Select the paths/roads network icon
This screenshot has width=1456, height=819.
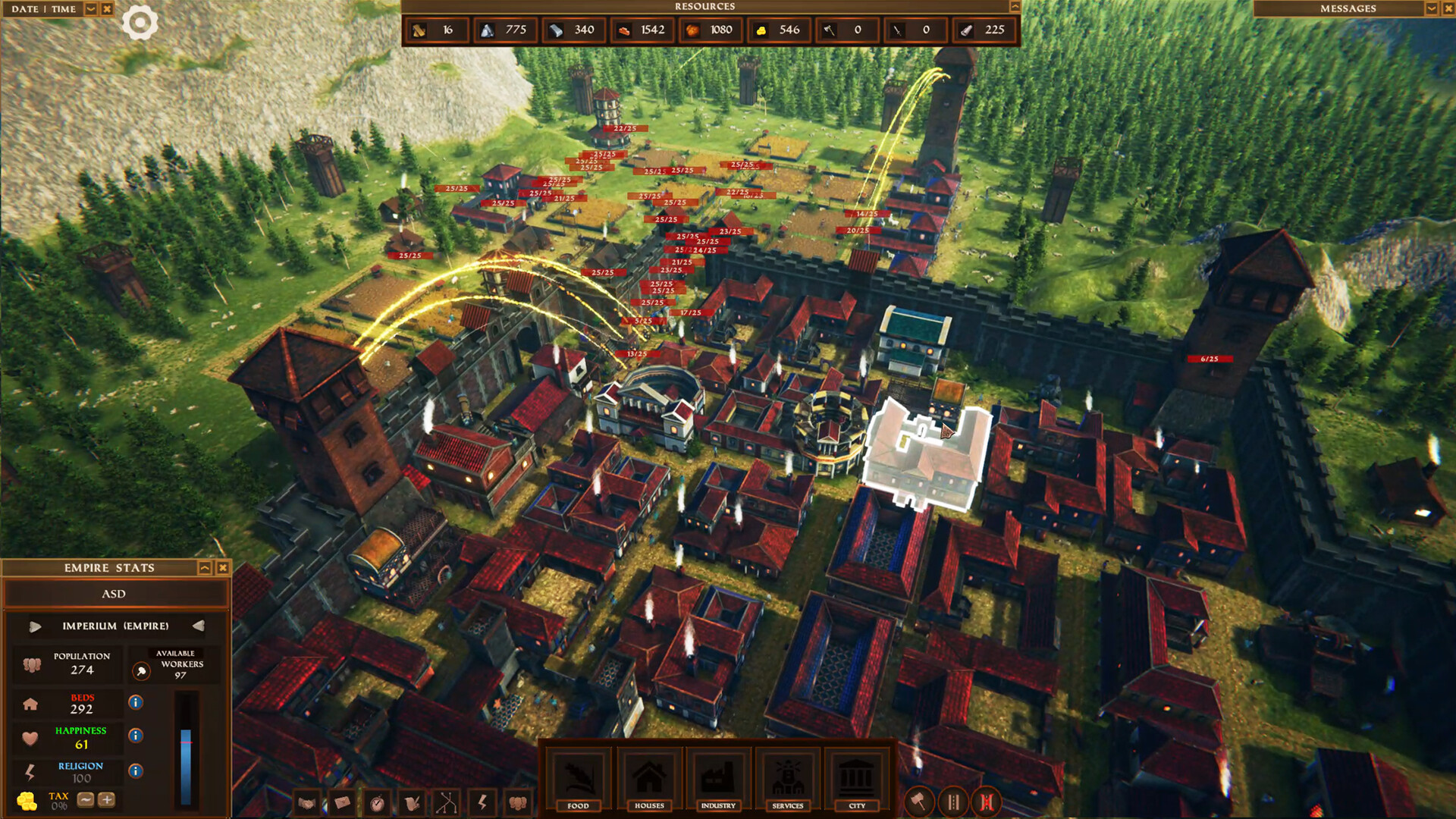(x=447, y=802)
